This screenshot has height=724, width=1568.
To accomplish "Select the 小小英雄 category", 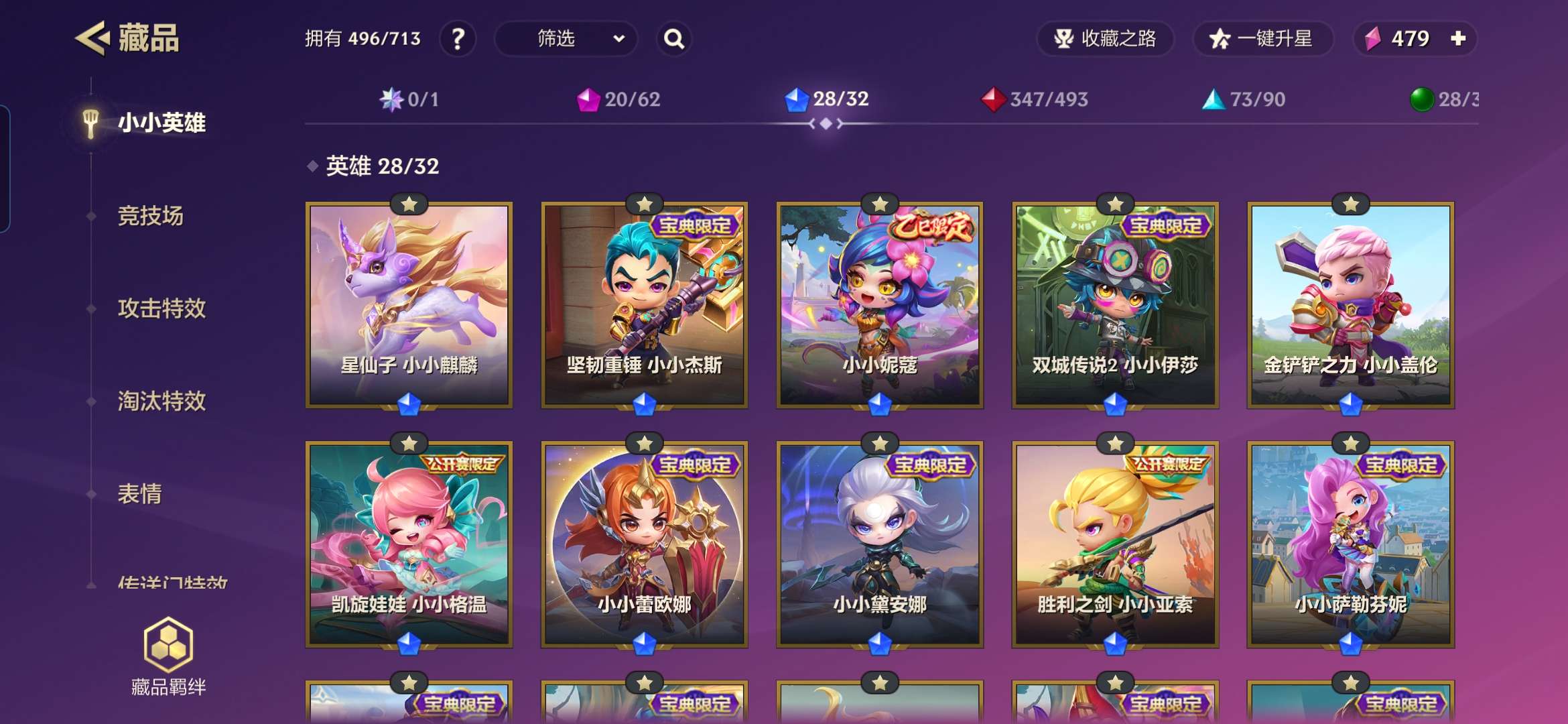I will tap(161, 123).
